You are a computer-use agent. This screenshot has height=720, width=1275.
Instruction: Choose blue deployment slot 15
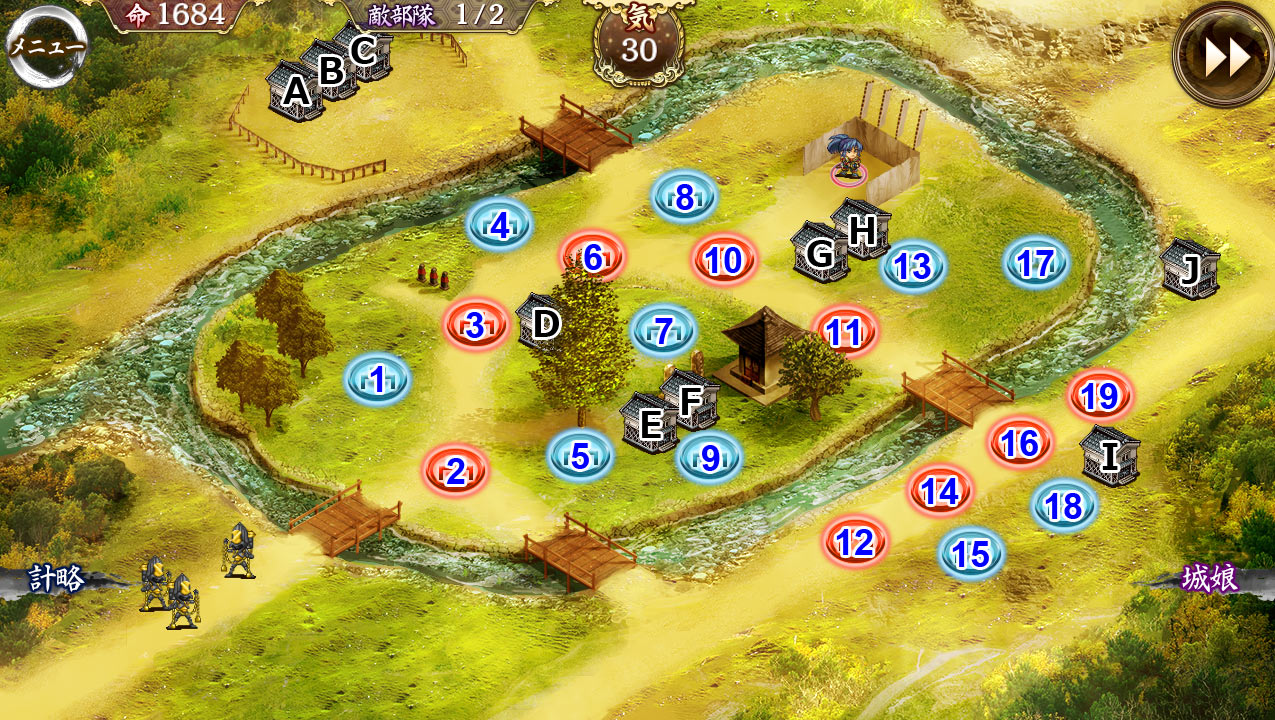(x=971, y=553)
